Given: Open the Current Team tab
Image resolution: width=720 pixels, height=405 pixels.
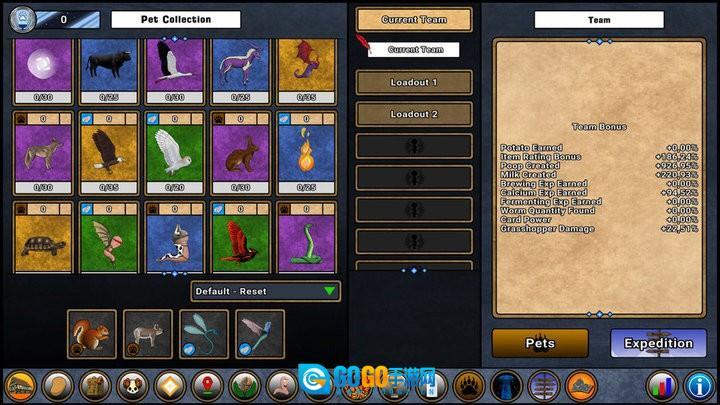Looking at the screenshot, I should [x=414, y=20].
